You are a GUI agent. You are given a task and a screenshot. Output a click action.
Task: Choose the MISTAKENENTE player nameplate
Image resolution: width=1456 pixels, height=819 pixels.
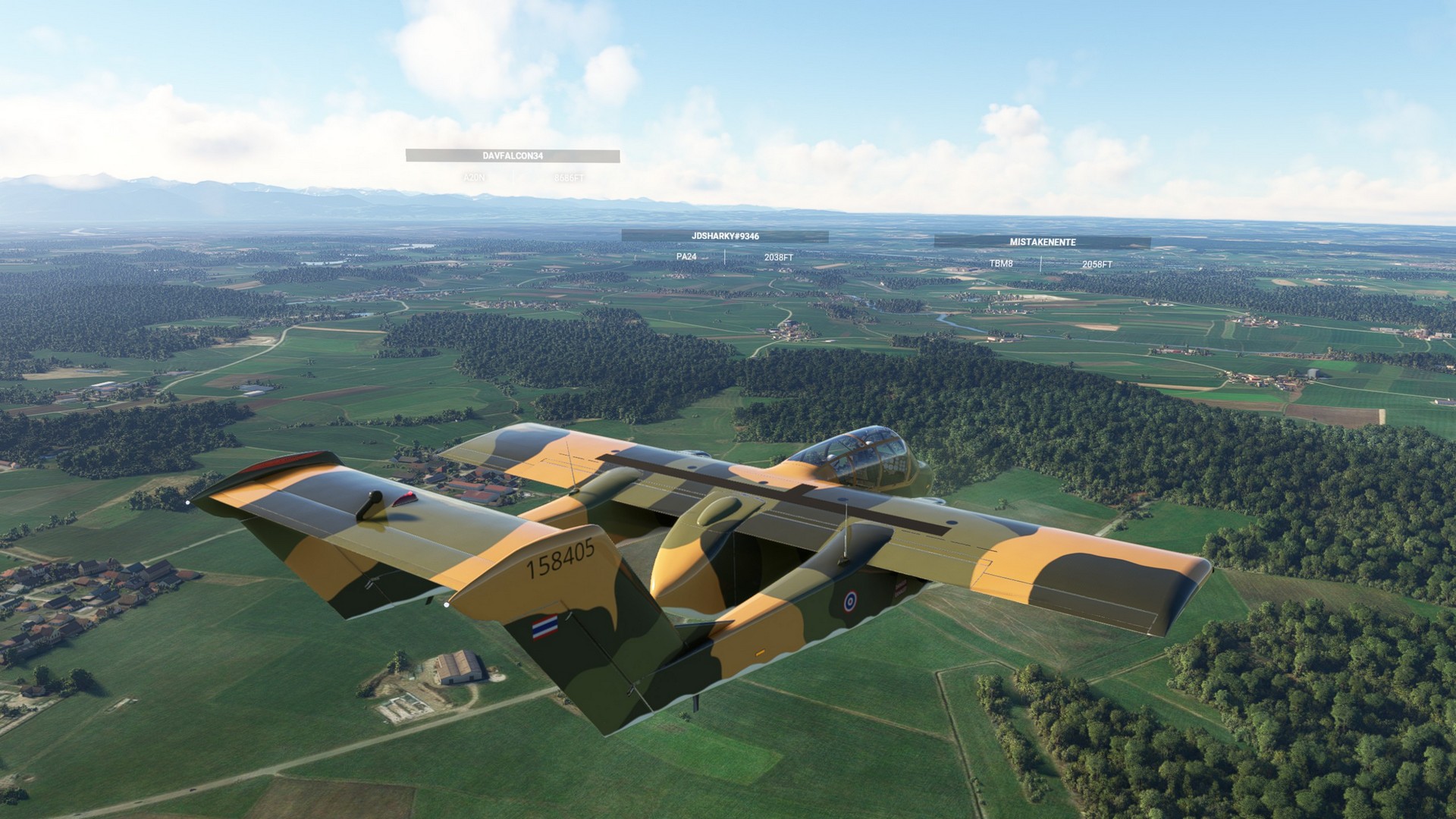[1042, 242]
